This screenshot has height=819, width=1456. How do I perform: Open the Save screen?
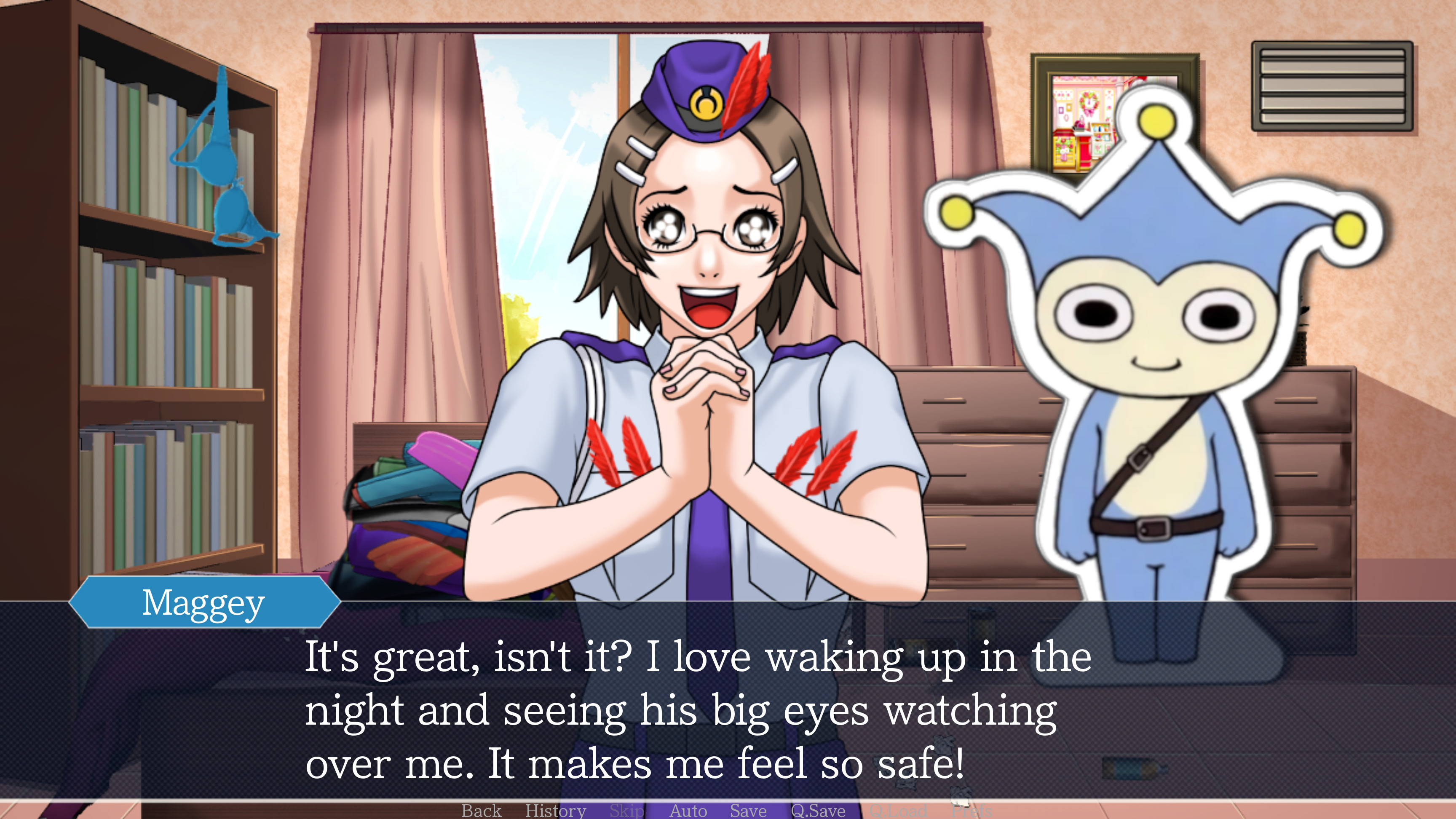pos(747,811)
